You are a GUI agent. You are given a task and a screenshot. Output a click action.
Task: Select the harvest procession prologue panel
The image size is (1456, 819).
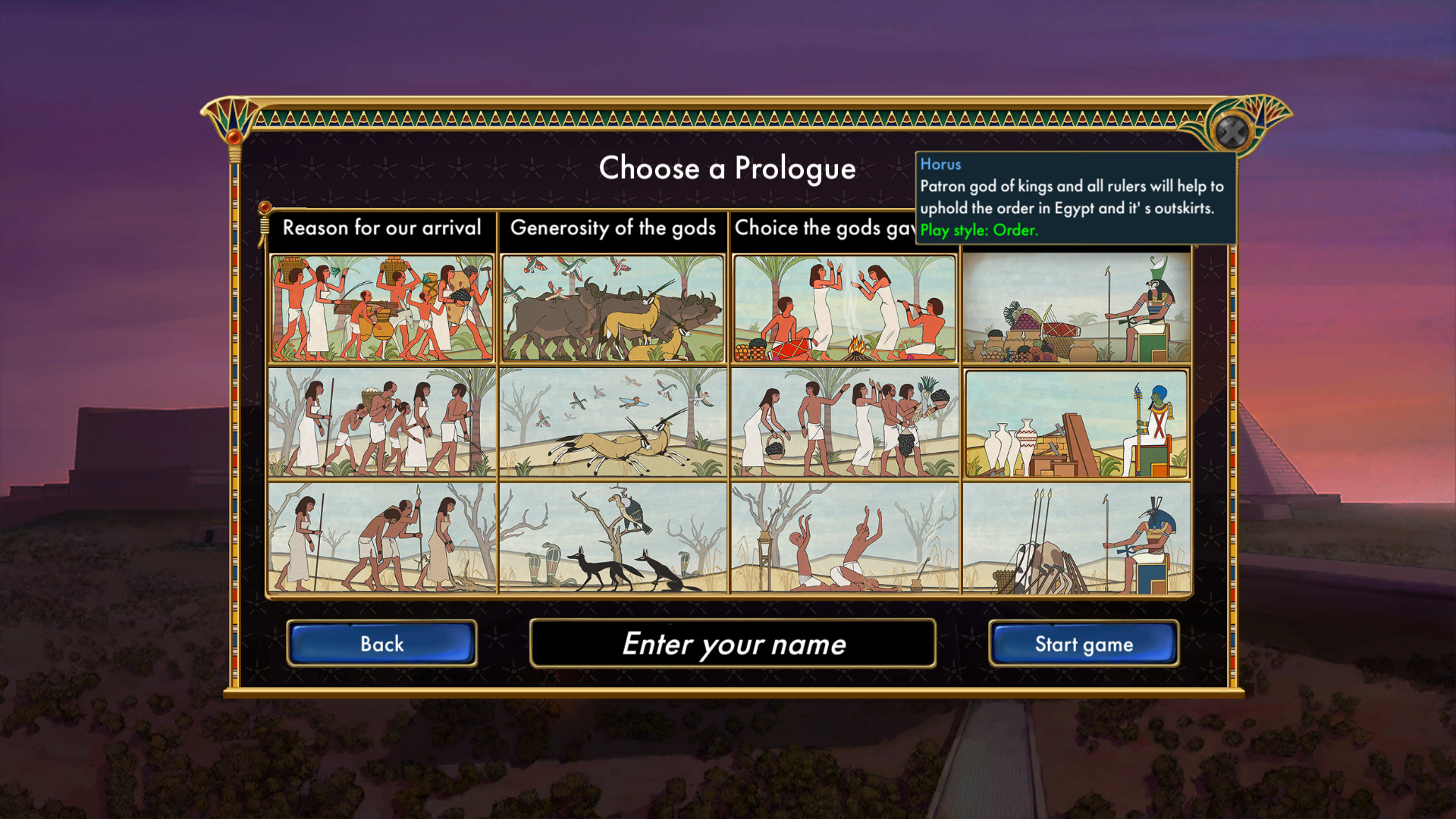click(x=381, y=307)
